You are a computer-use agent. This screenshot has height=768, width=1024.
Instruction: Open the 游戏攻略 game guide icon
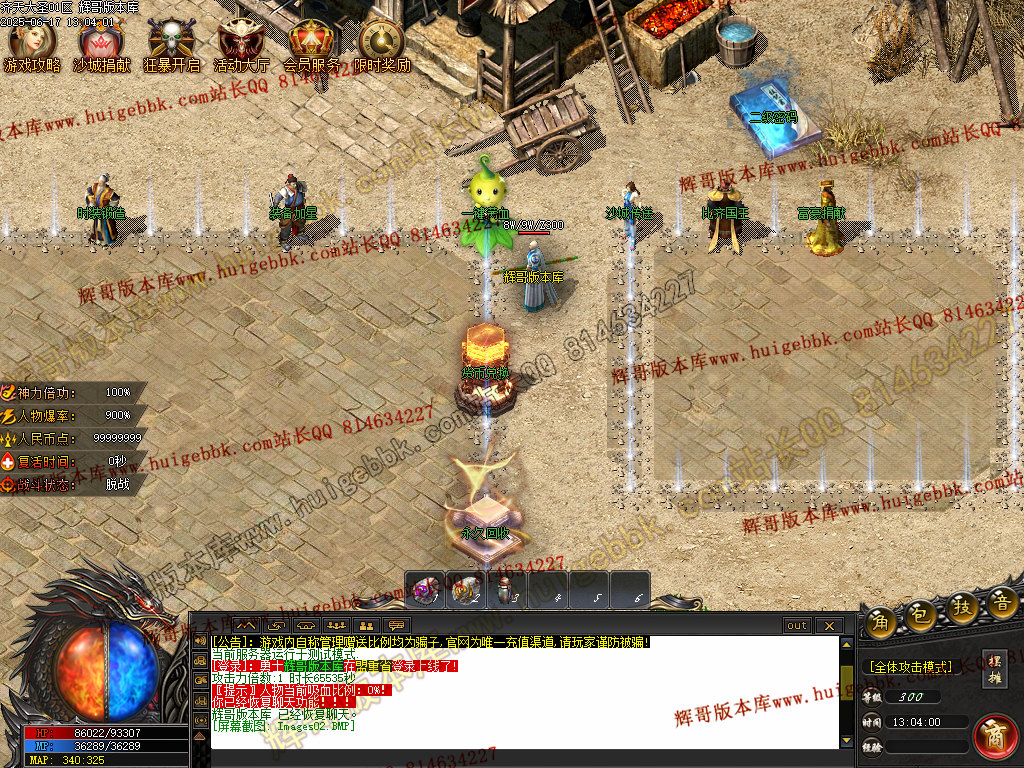[32, 45]
